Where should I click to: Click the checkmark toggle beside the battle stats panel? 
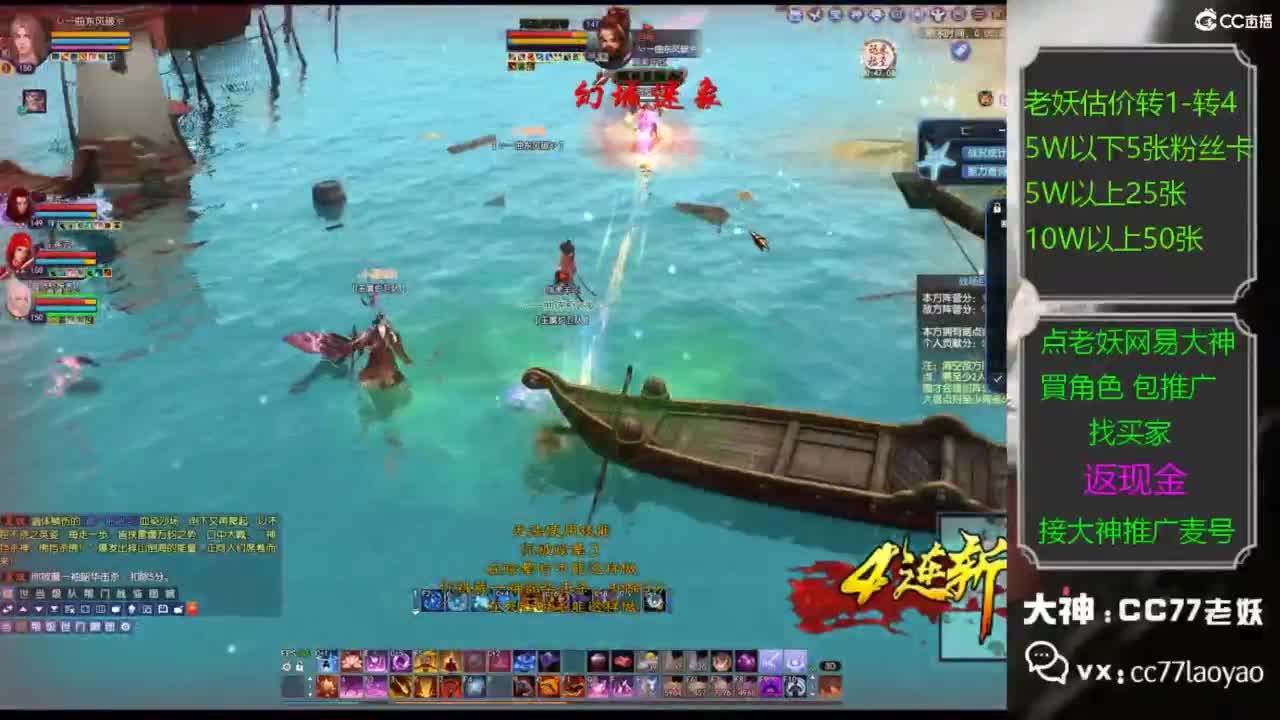tap(997, 378)
